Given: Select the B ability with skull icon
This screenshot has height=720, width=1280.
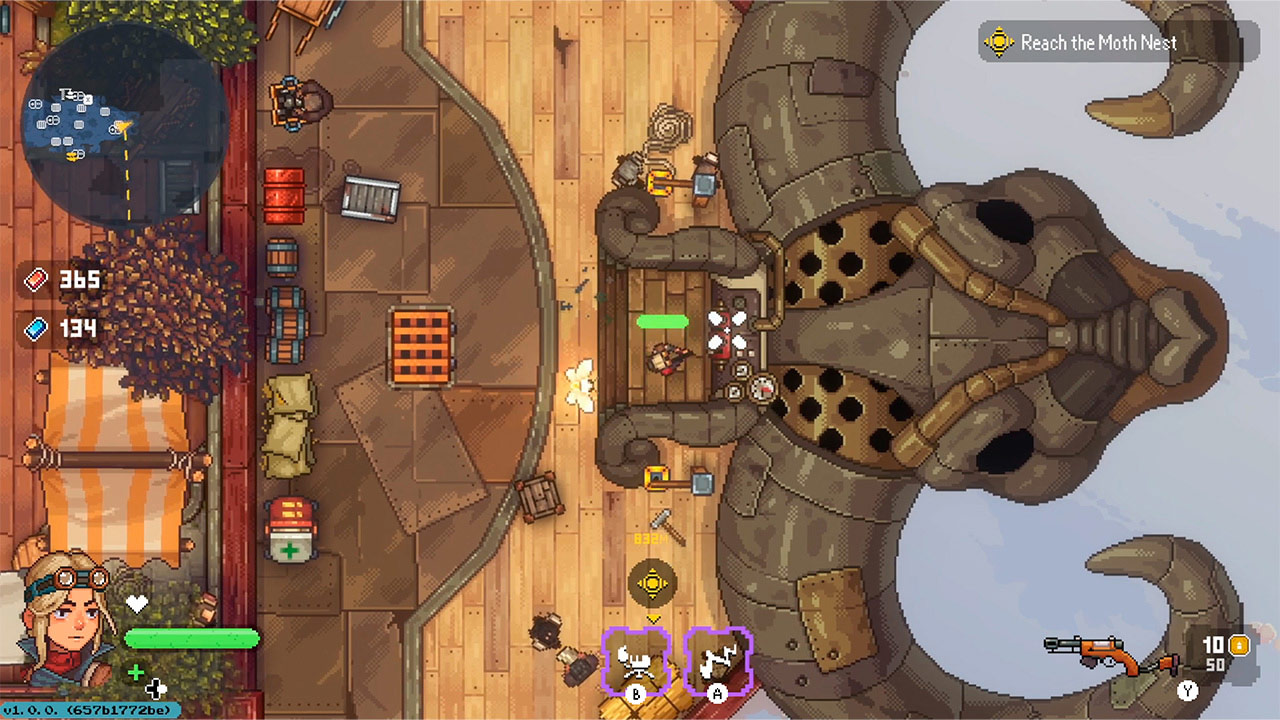Looking at the screenshot, I should pyautogui.click(x=637, y=660).
